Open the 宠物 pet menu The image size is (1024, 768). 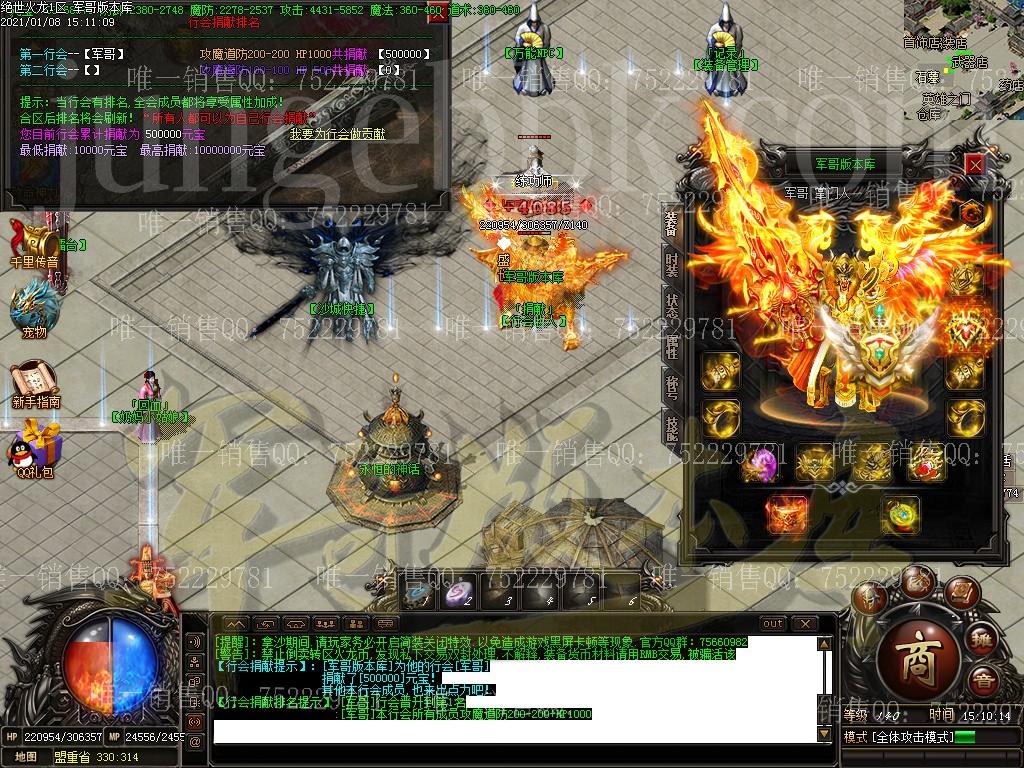[x=33, y=309]
